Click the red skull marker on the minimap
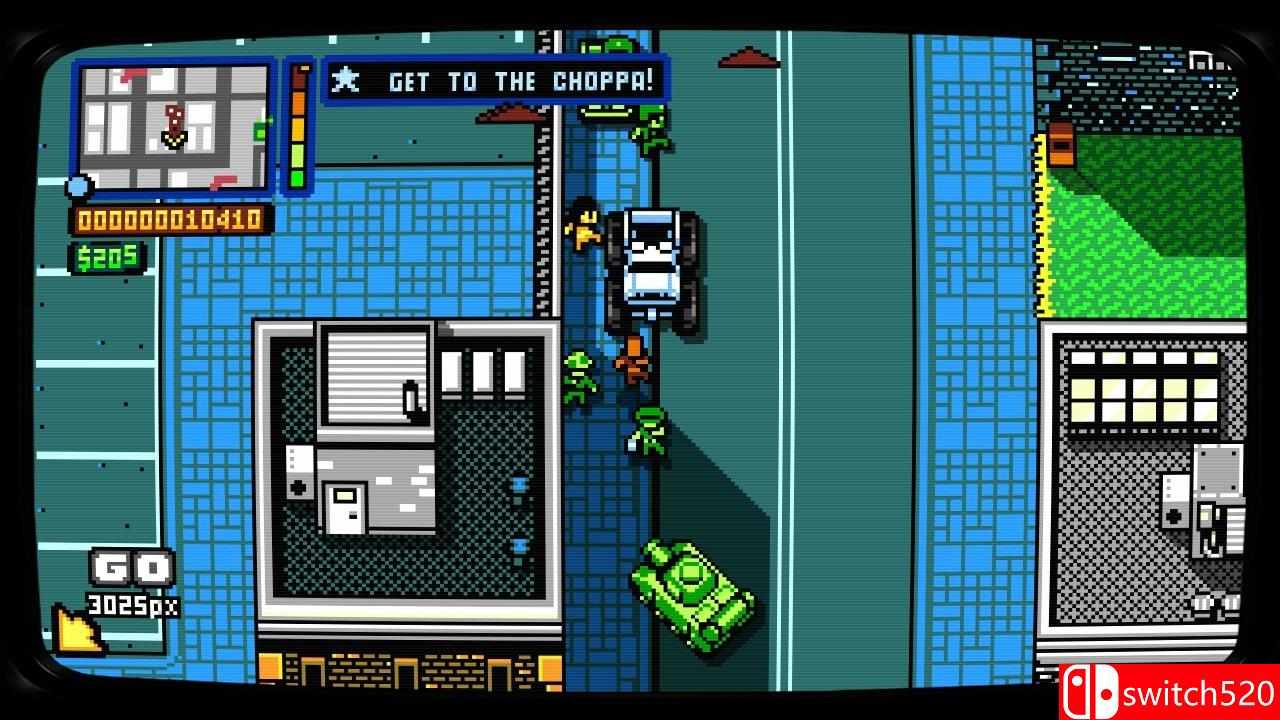This screenshot has height=720, width=1280. coord(172,117)
